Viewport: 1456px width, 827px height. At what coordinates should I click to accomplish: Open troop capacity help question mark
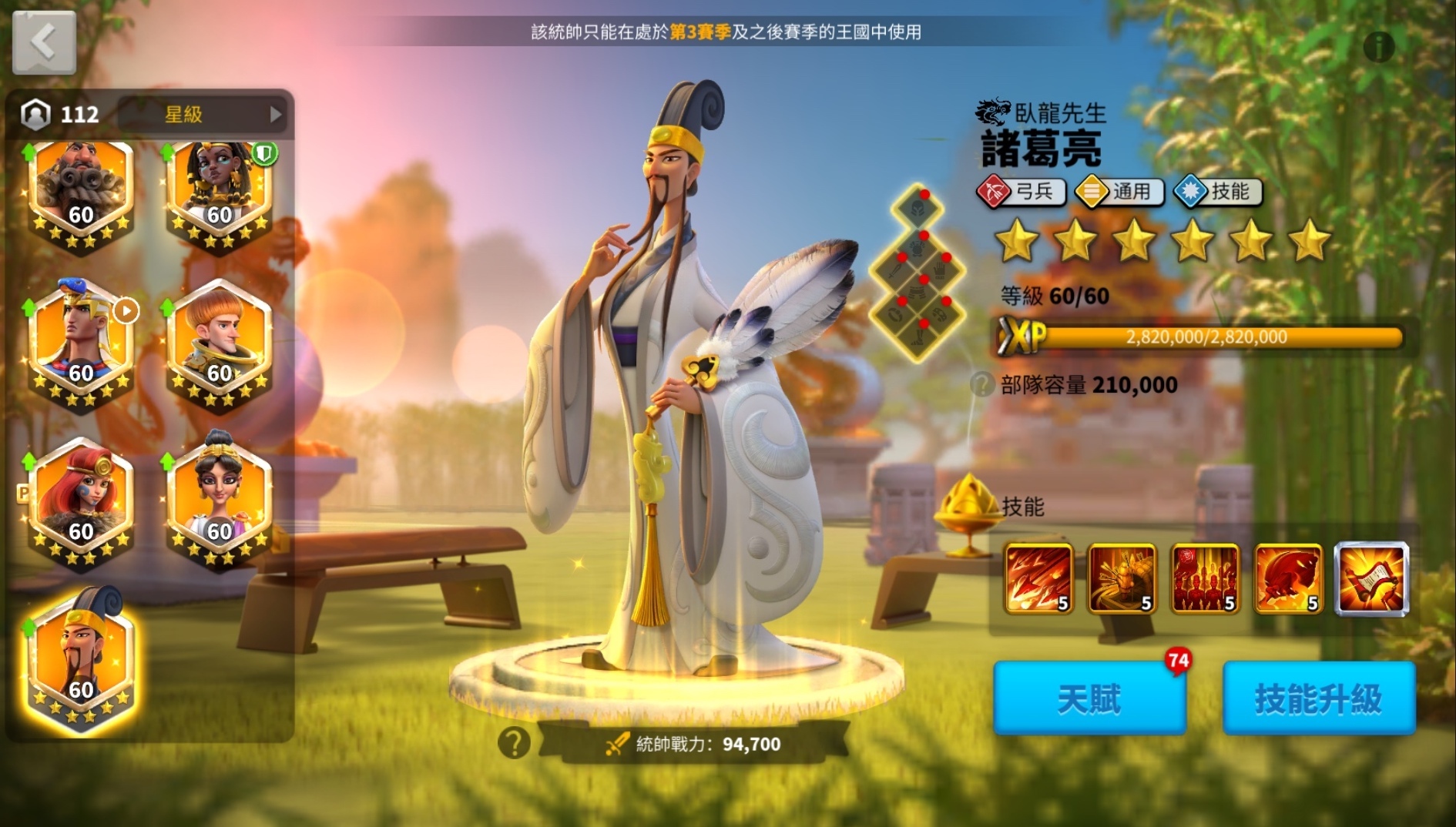(x=981, y=385)
